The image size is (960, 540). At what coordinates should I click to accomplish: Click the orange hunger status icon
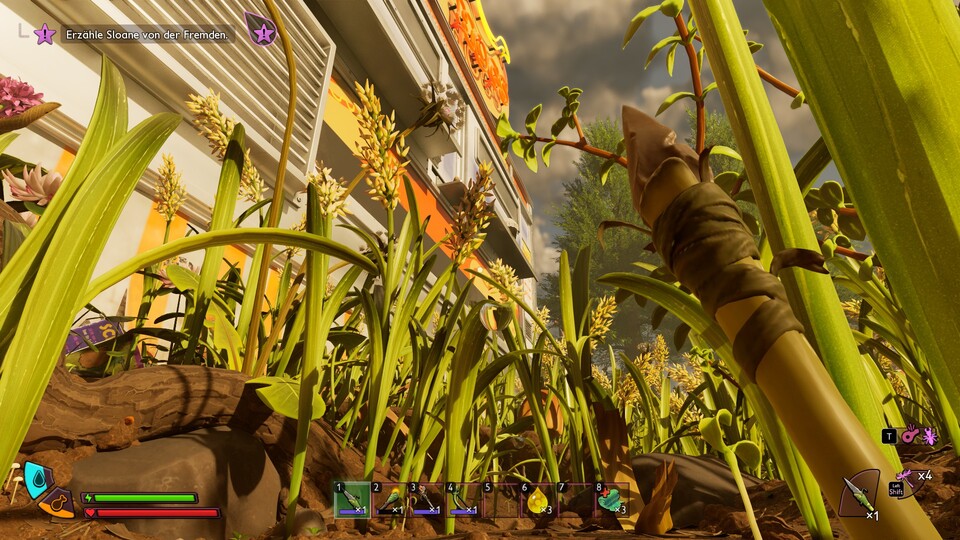tap(57, 503)
